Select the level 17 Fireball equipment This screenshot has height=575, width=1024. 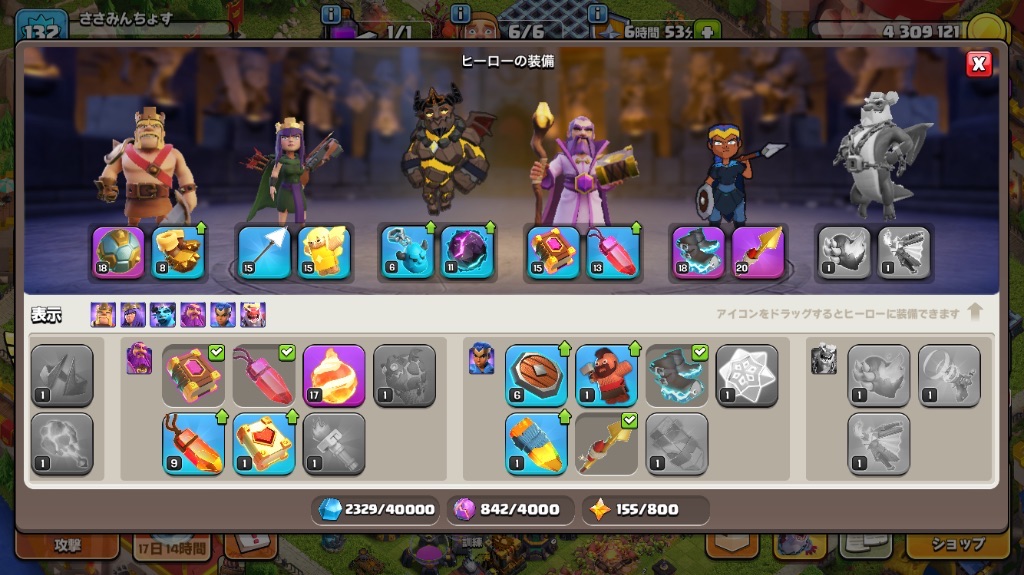pyautogui.click(x=333, y=375)
